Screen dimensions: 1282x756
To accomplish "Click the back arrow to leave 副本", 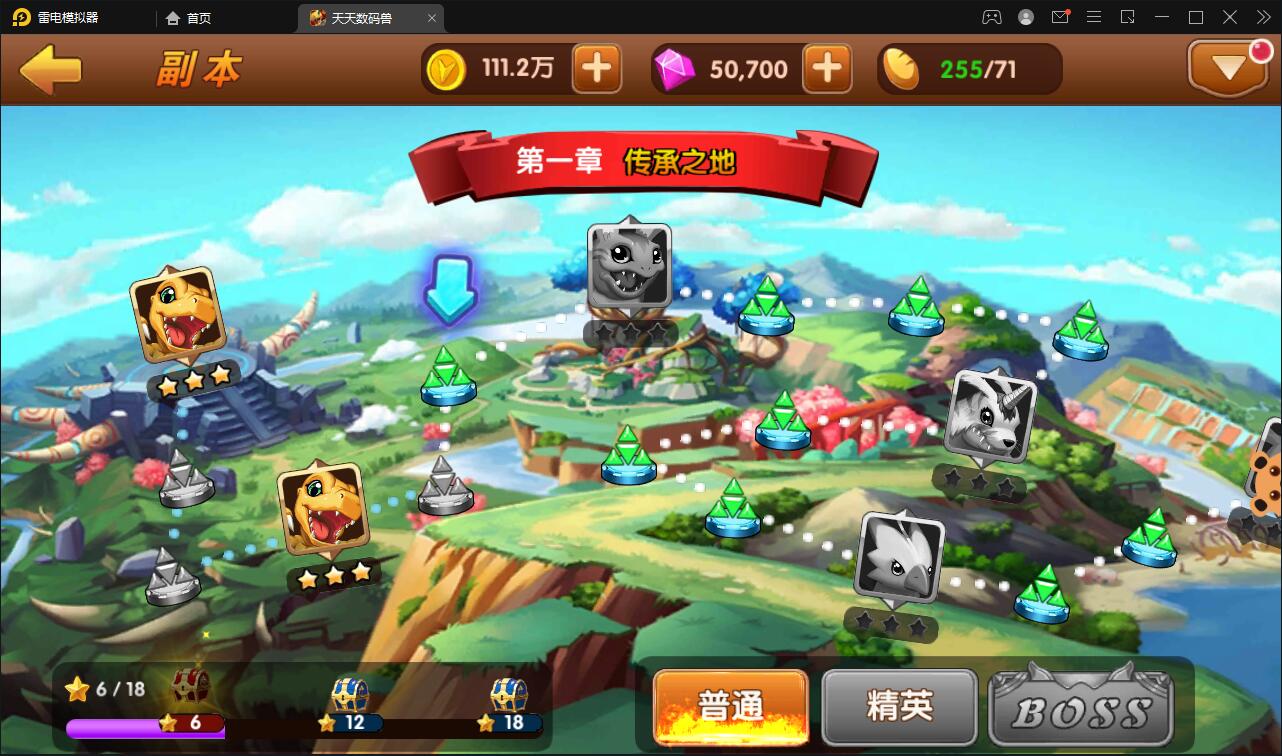I will (51, 68).
